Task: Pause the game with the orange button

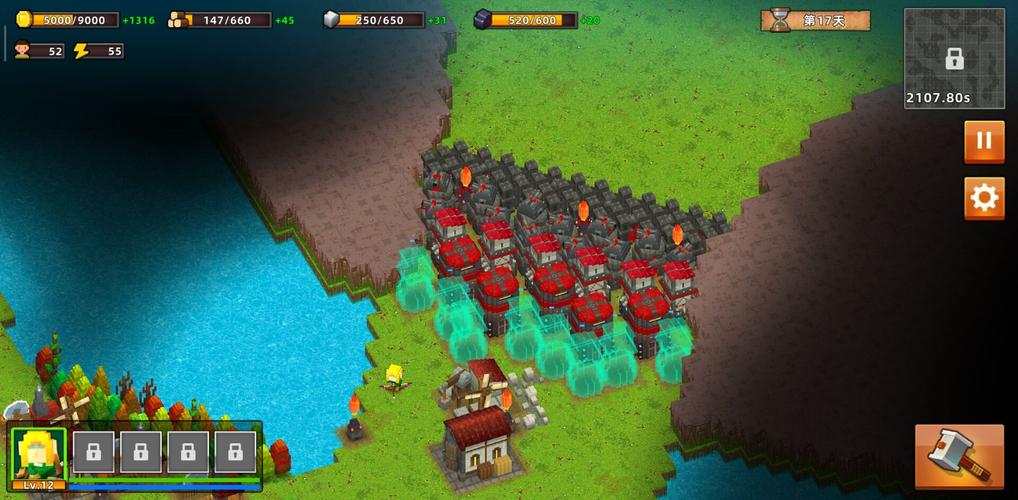Action: coord(984,141)
